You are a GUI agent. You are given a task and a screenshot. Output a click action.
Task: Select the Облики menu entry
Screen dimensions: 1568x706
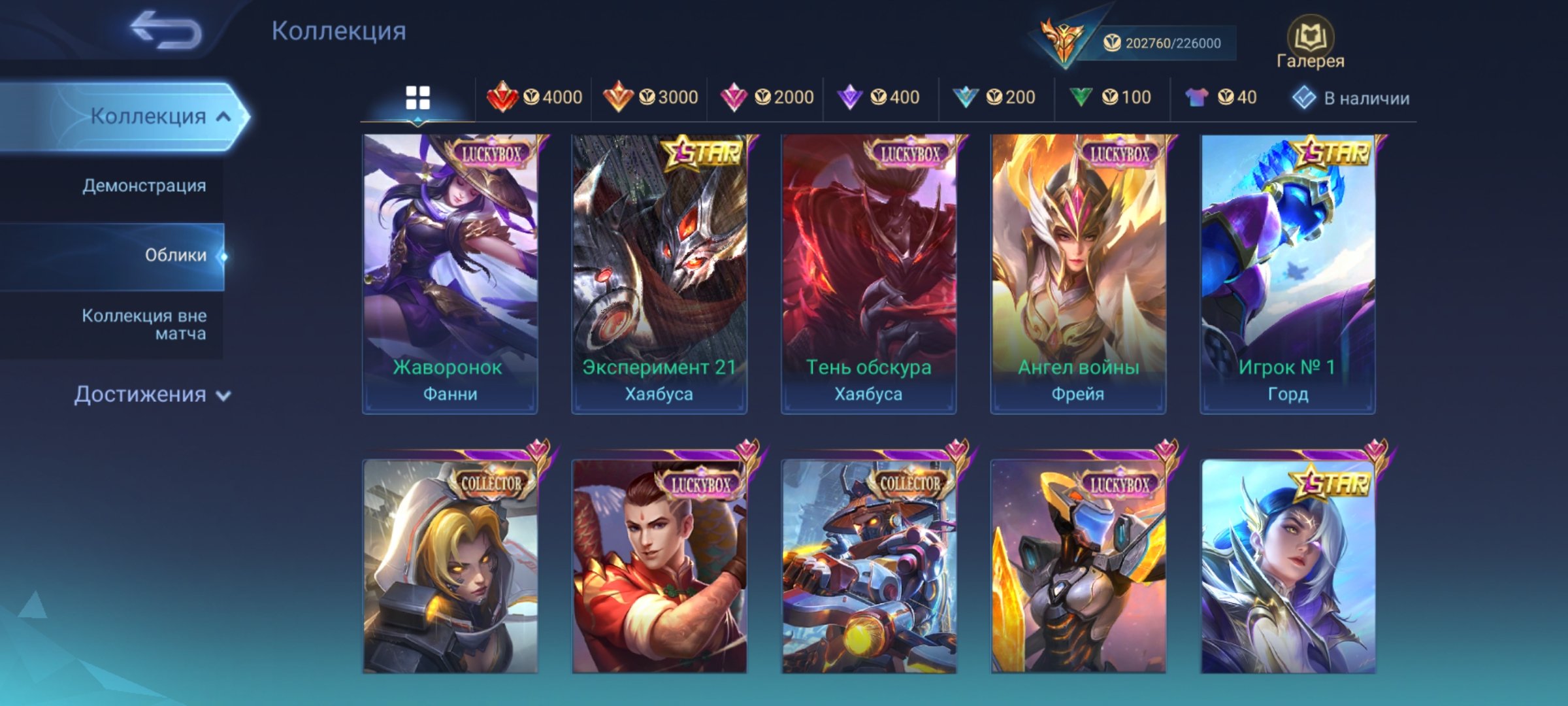[x=175, y=256]
